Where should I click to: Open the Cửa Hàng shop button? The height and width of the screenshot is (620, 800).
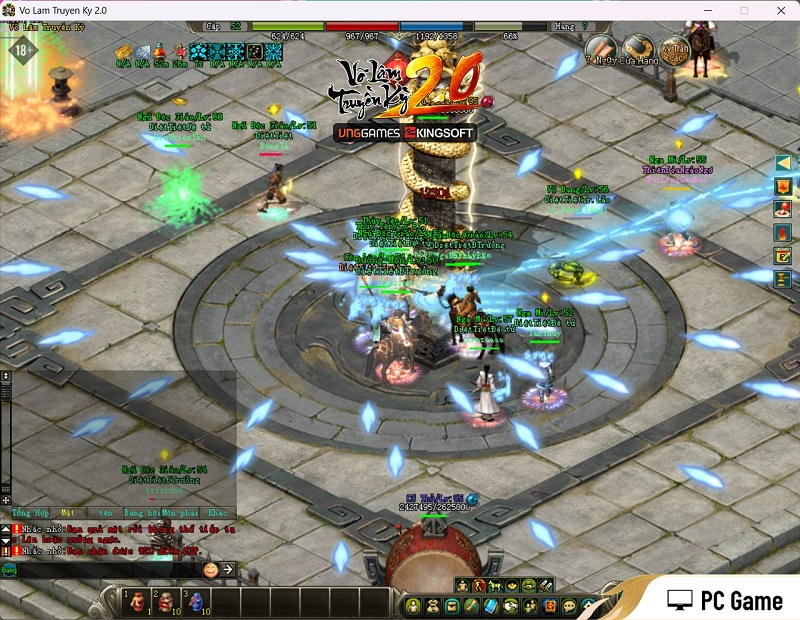tap(639, 47)
